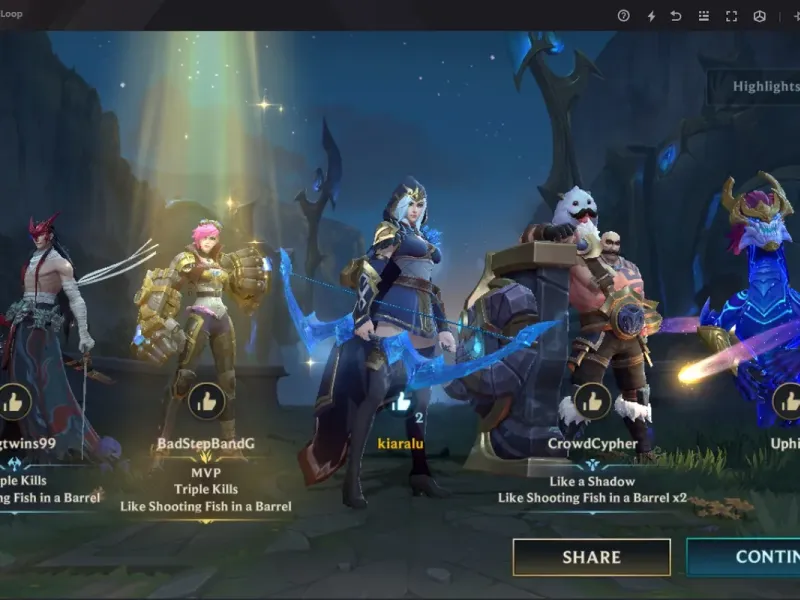Toggle fullscreen from the top toolbar
Image resolution: width=800 pixels, height=600 pixels.
tap(731, 16)
